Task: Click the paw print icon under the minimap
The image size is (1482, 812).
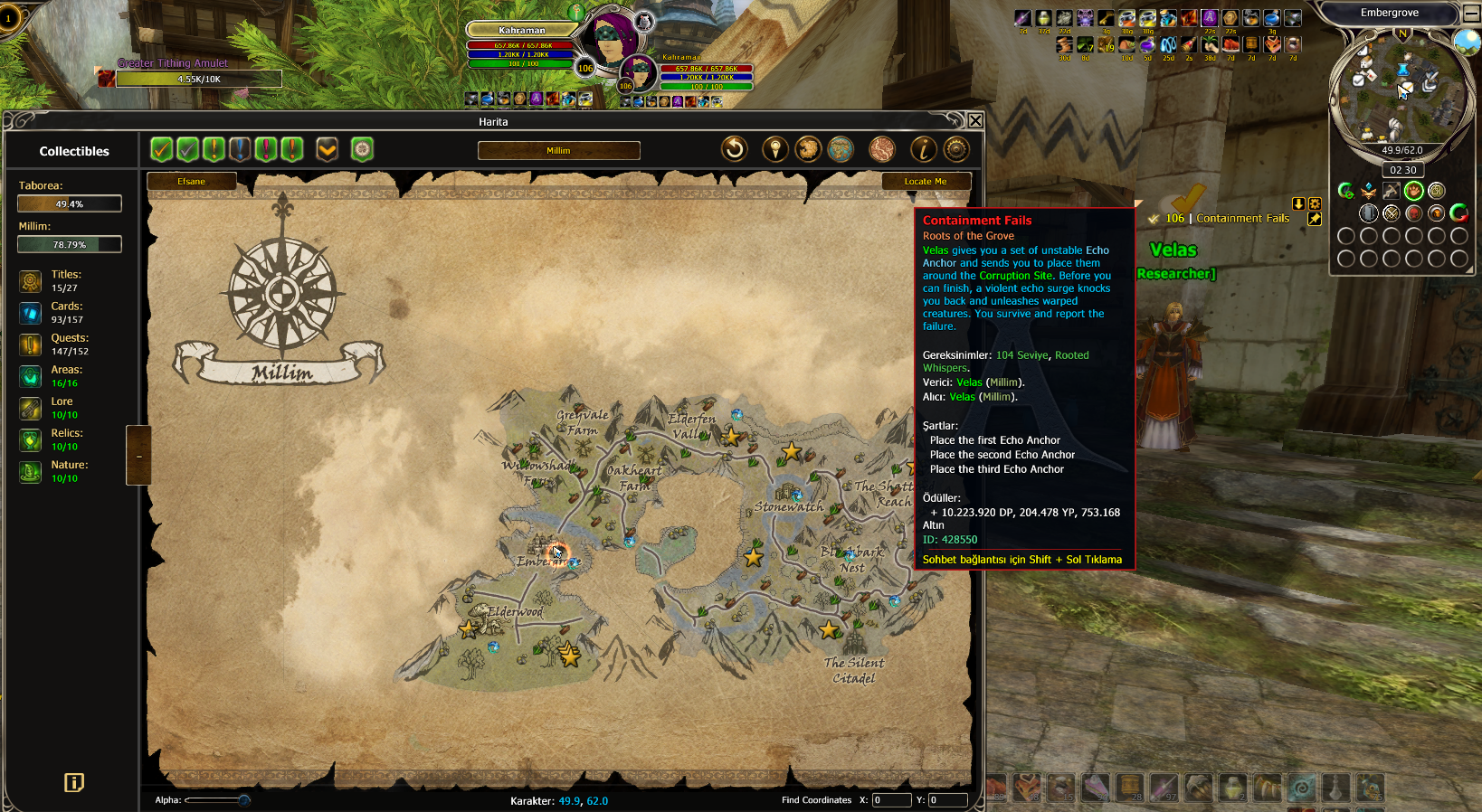Action: pos(1413,191)
